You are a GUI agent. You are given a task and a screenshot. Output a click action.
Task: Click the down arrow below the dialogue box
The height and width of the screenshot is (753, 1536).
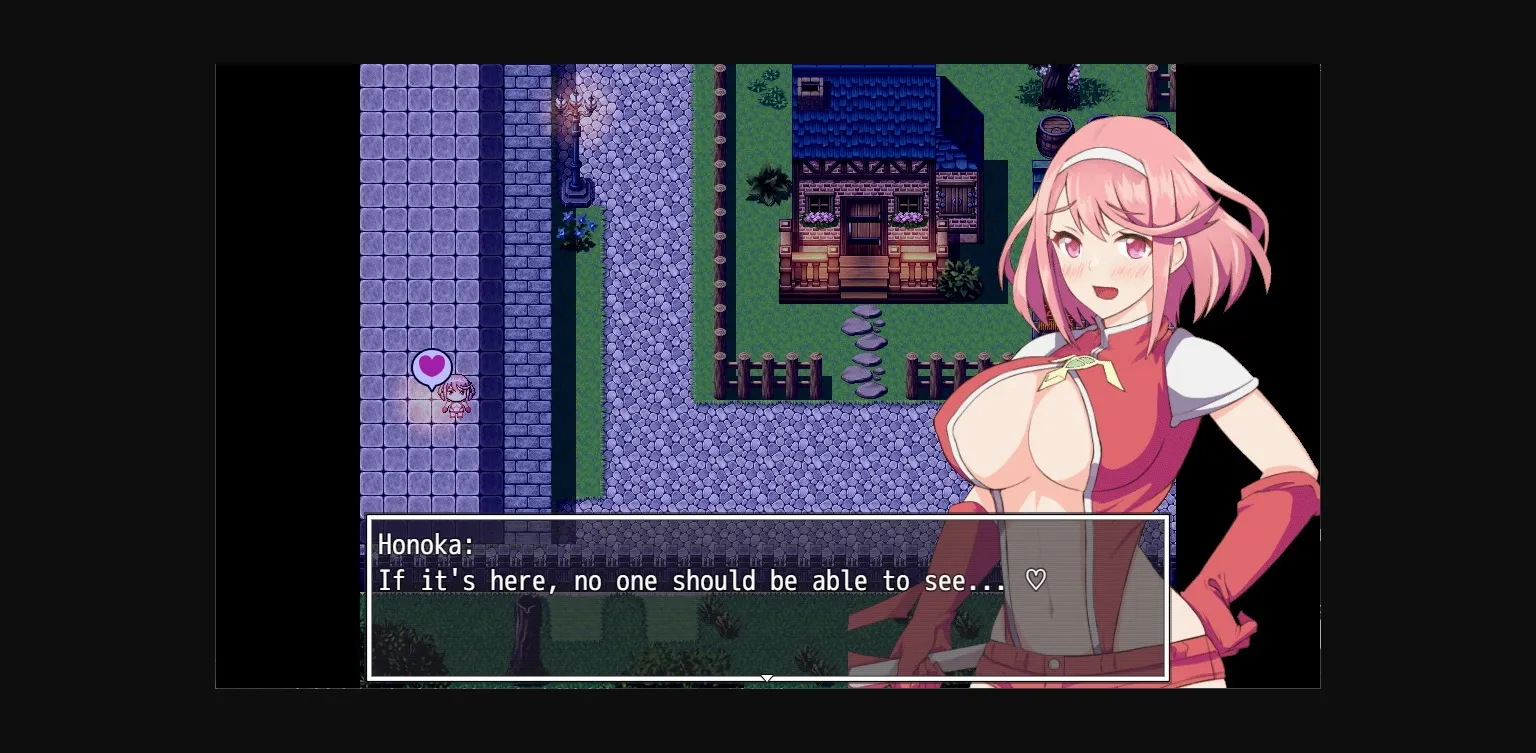767,679
